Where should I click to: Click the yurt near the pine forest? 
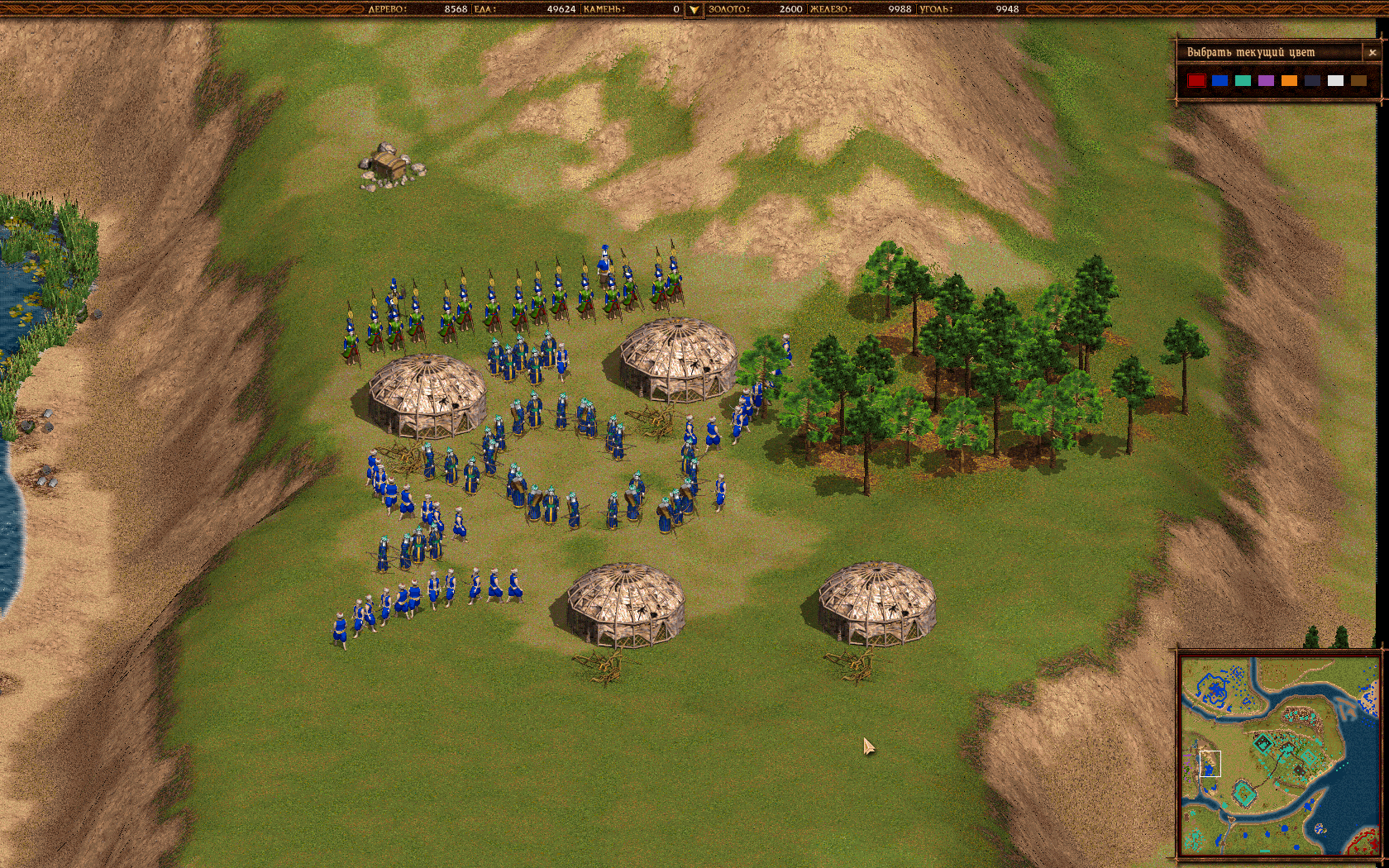pyautogui.click(x=678, y=355)
